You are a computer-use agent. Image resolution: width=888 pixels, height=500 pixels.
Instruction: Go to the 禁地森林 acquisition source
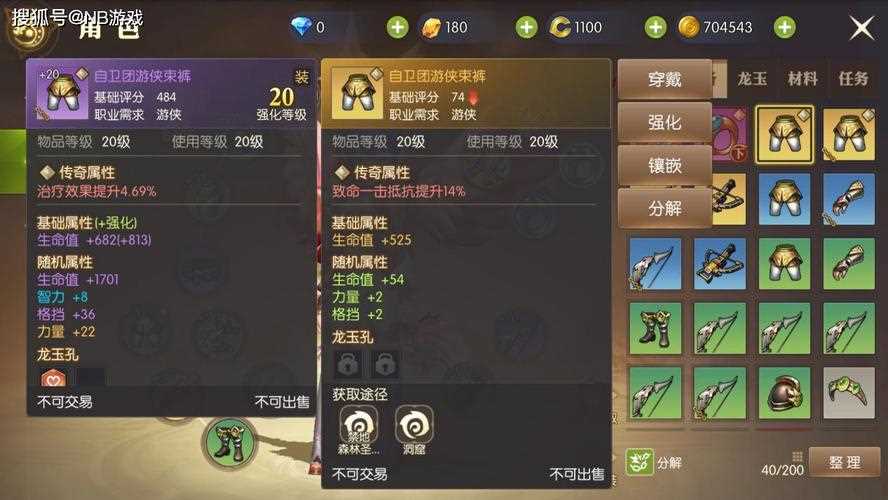click(x=359, y=429)
